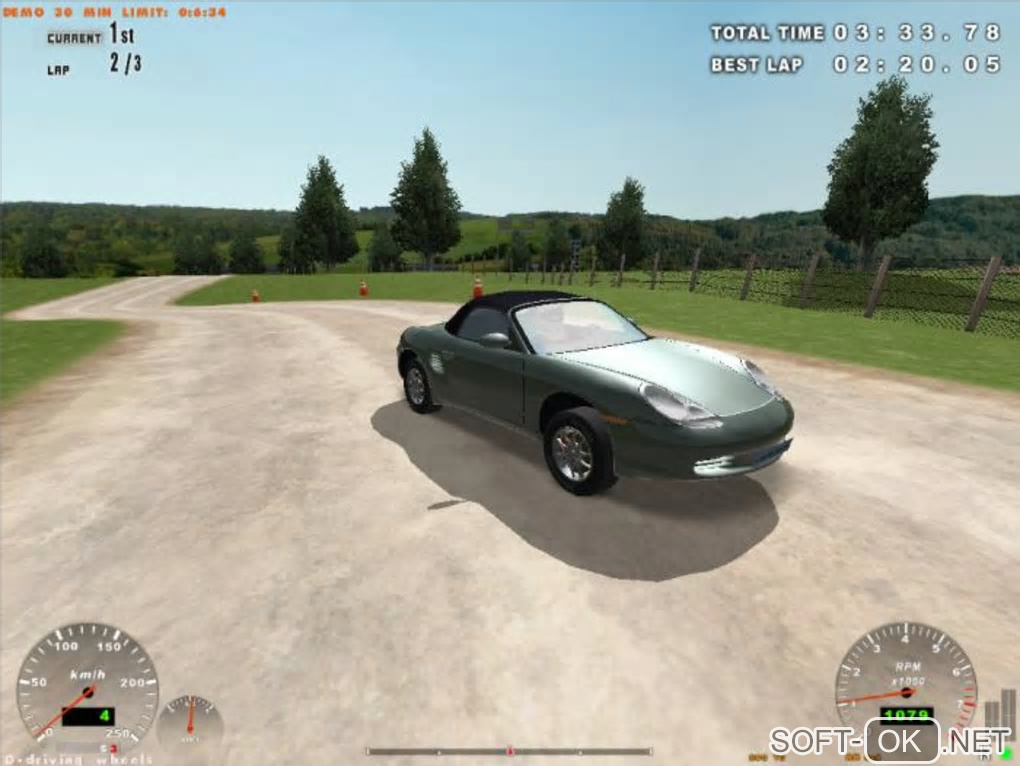
Task: Click the SOFT-OK.NET watermark logo
Action: tap(889, 741)
